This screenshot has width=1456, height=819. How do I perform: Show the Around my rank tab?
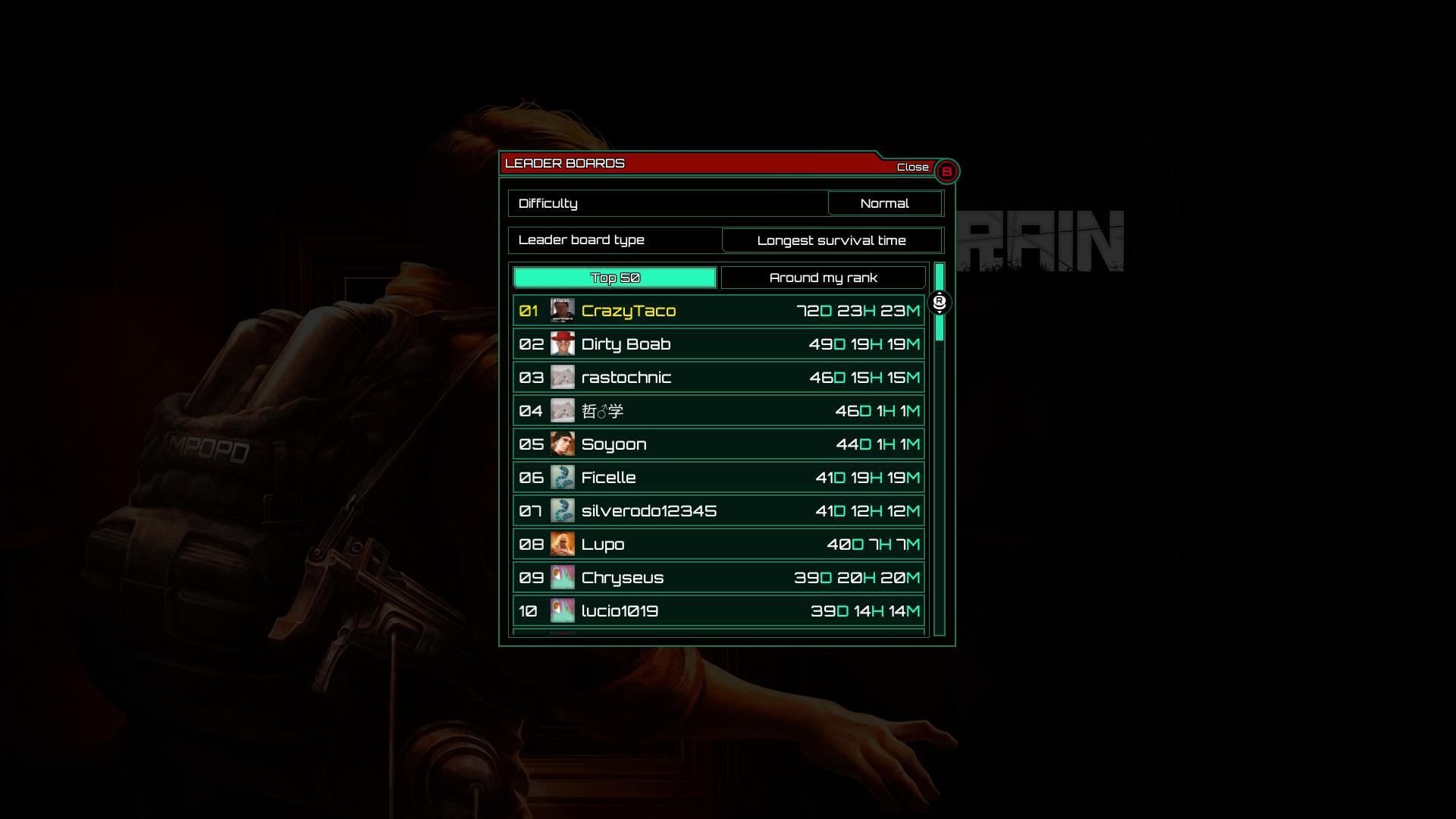click(x=823, y=278)
